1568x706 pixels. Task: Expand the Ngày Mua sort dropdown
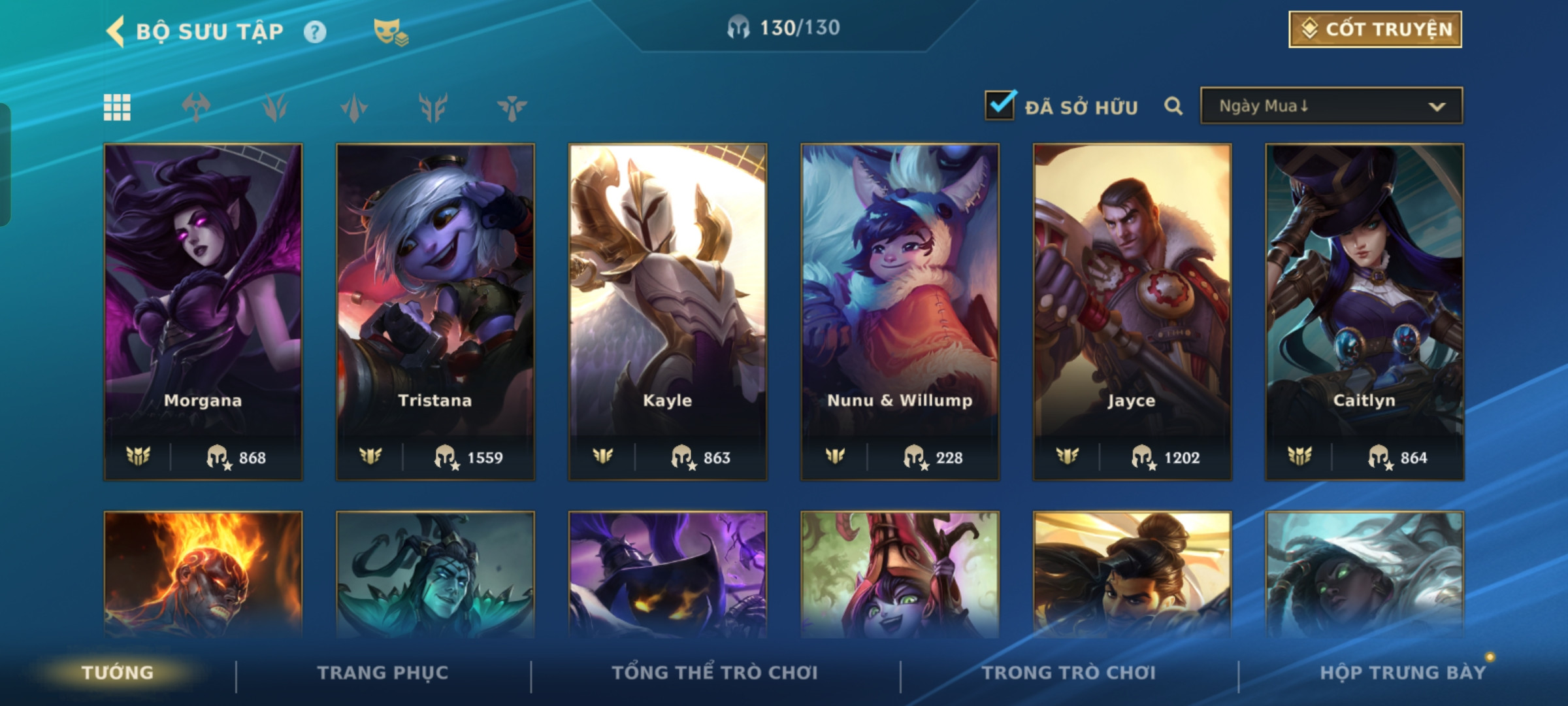[x=1331, y=106]
